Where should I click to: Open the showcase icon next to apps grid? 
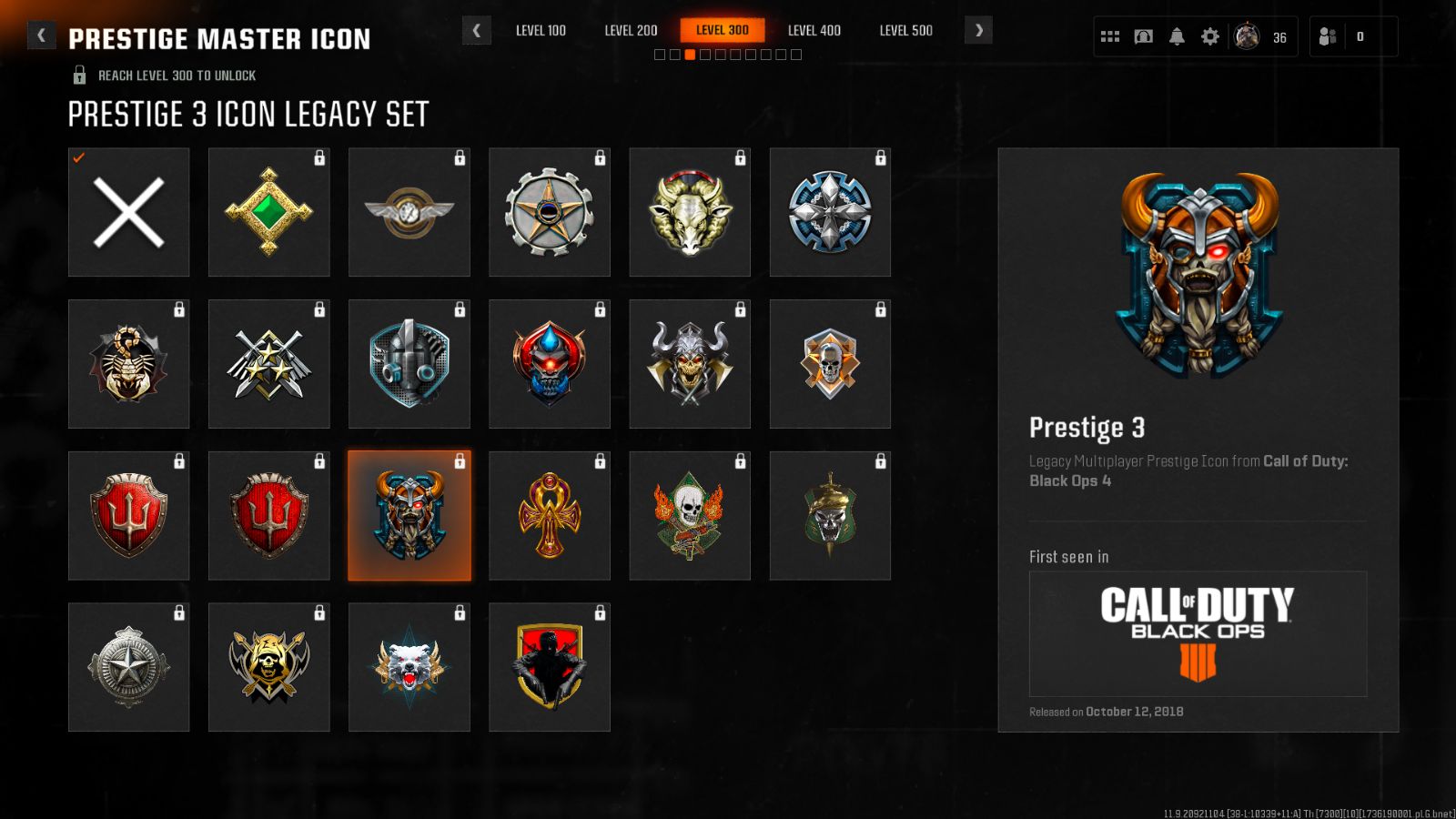click(x=1143, y=35)
